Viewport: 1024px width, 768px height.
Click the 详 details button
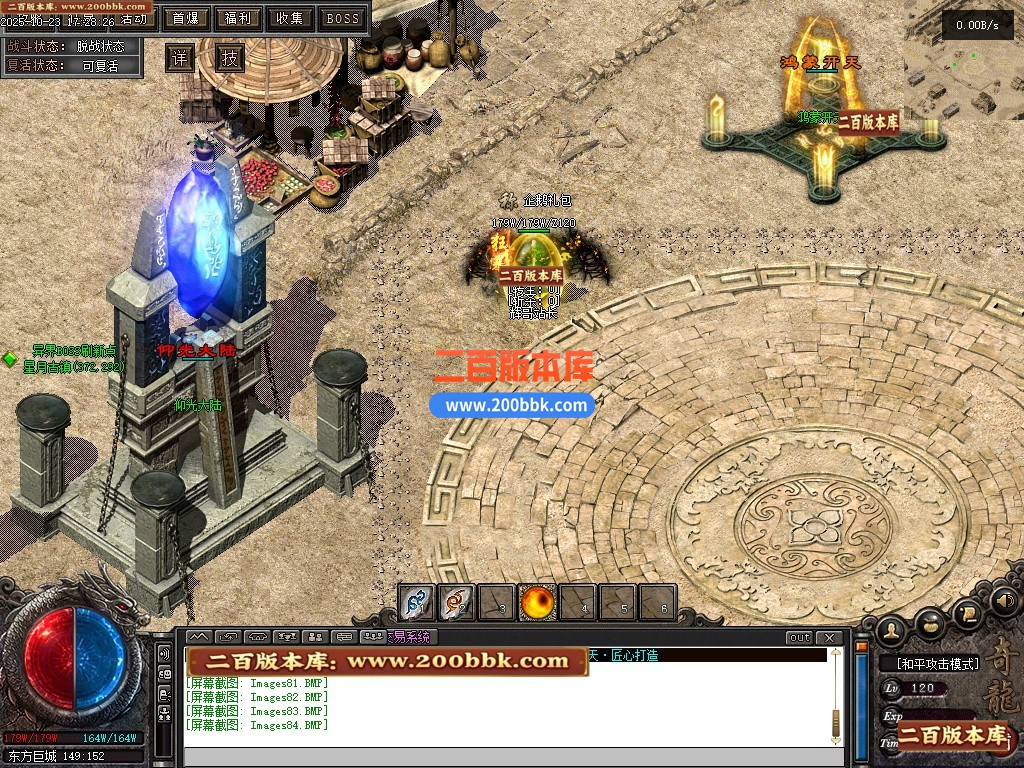179,58
